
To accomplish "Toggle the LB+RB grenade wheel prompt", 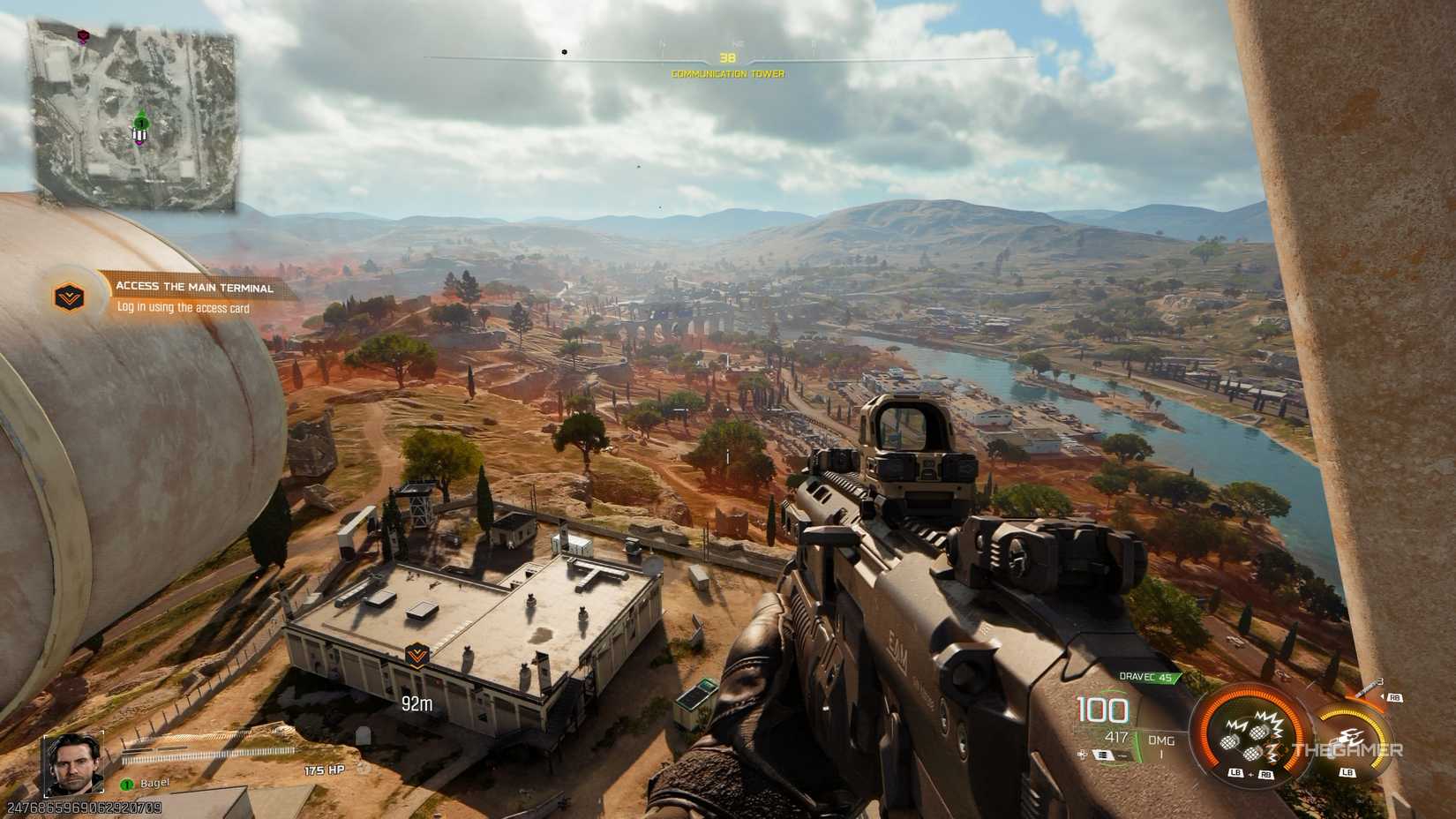I will pyautogui.click(x=1250, y=773).
